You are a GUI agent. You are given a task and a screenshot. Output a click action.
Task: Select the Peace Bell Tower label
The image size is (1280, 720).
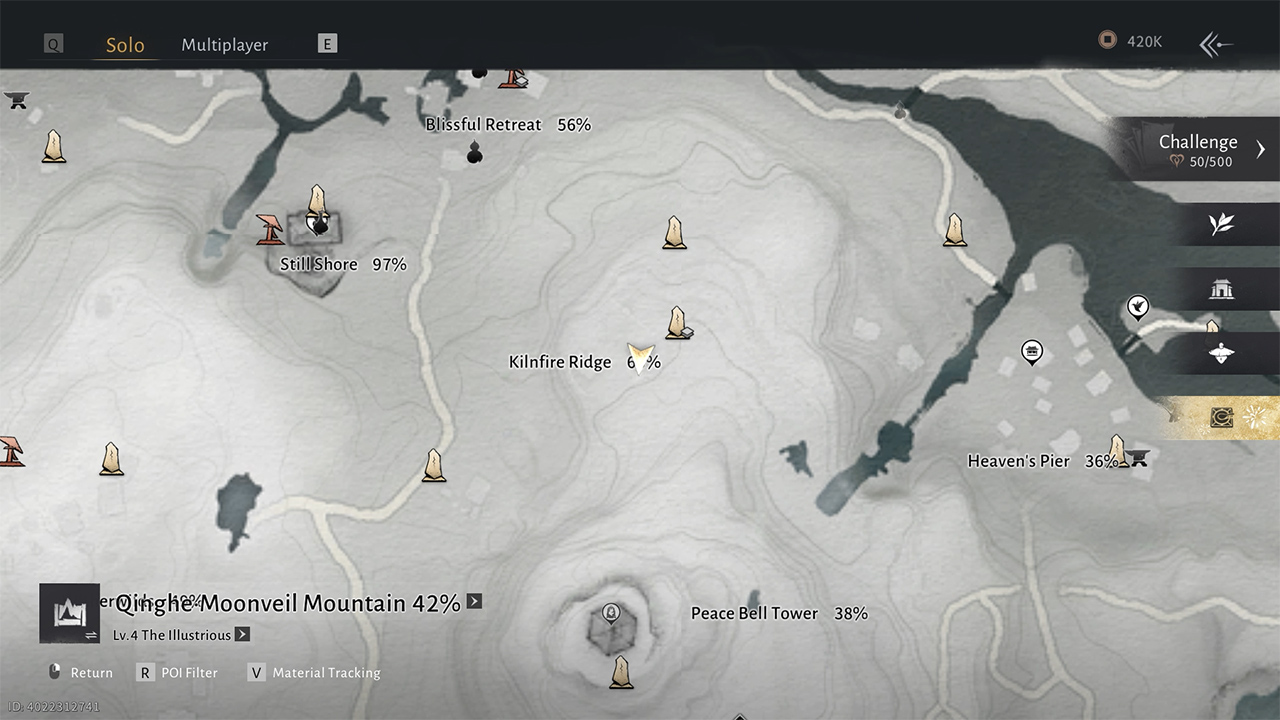click(754, 614)
